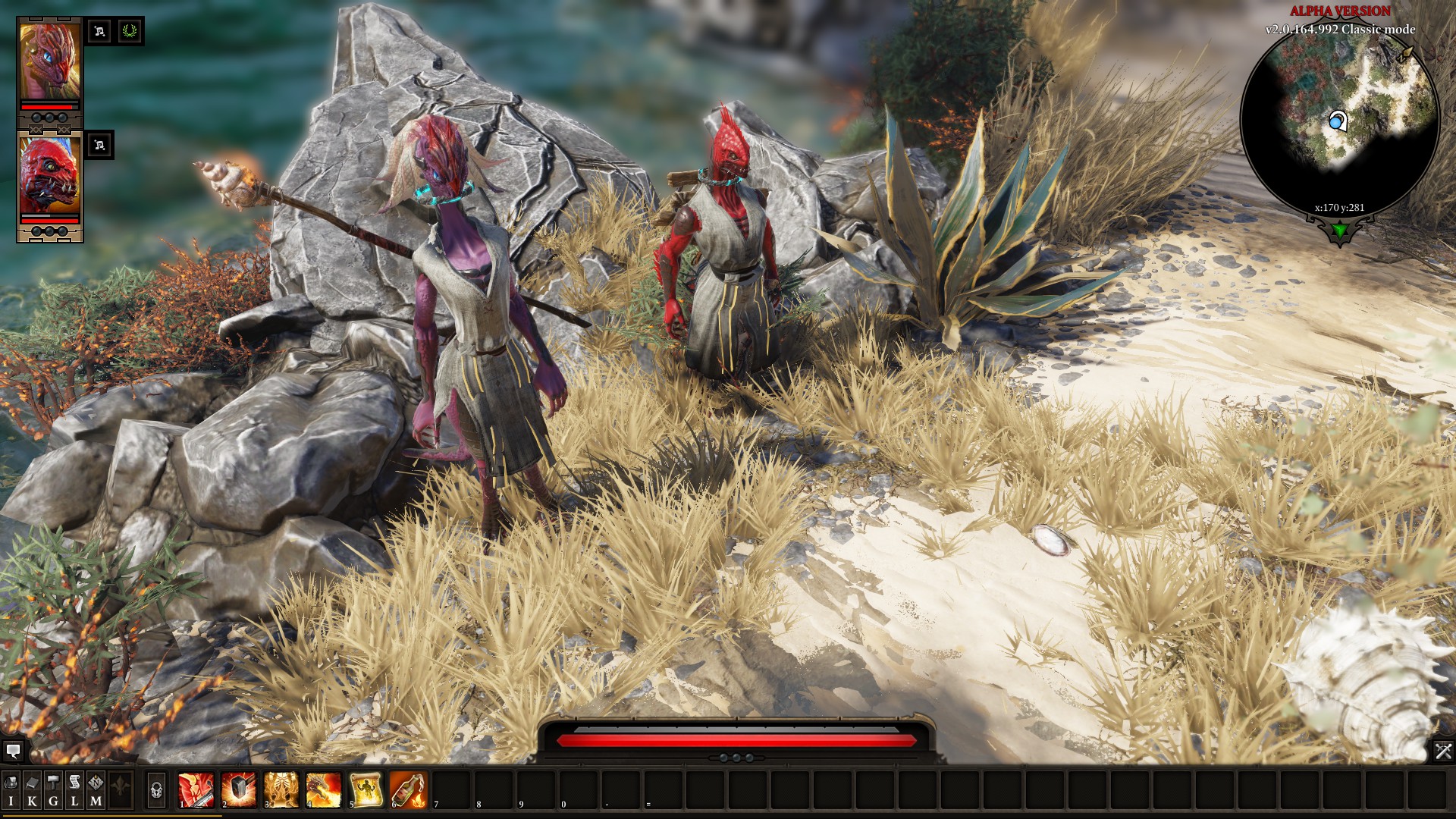Toggle the hotbar padlock
Viewport: 1456px width, 819px height.
(x=156, y=790)
